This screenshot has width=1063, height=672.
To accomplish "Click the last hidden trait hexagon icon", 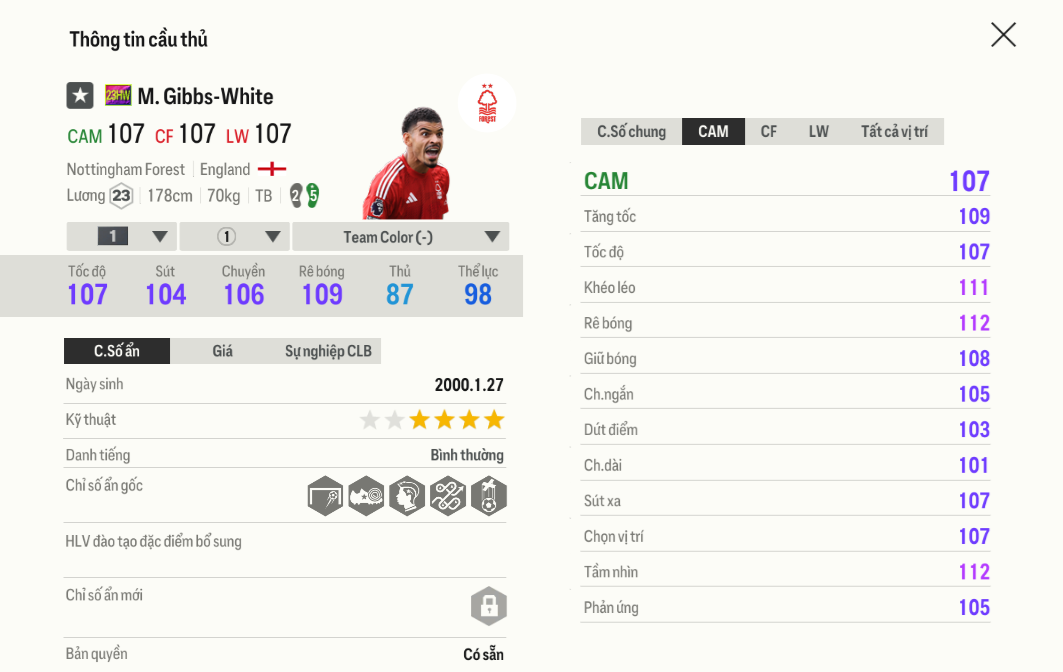I will (x=489, y=496).
